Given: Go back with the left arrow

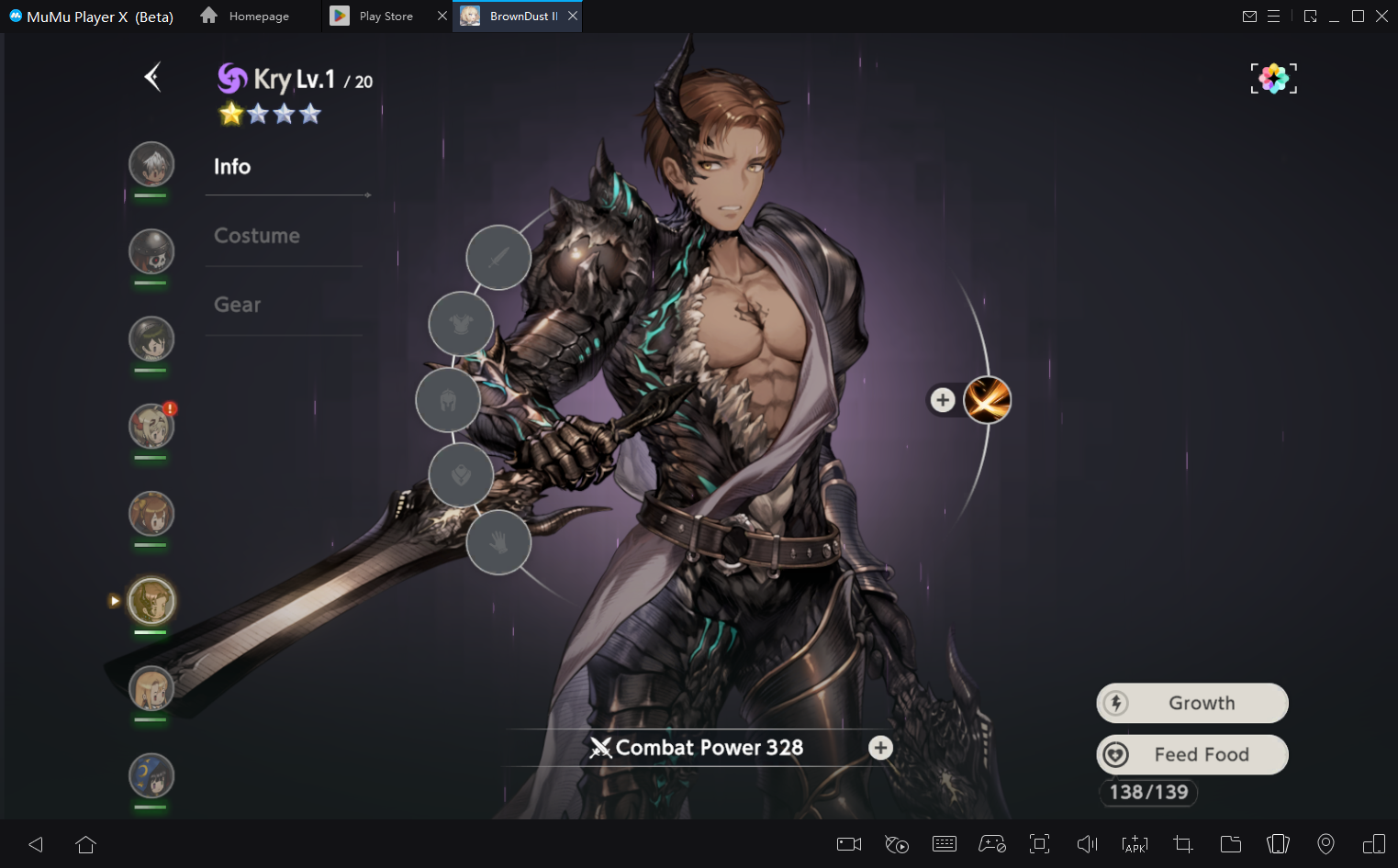Looking at the screenshot, I should (153, 77).
